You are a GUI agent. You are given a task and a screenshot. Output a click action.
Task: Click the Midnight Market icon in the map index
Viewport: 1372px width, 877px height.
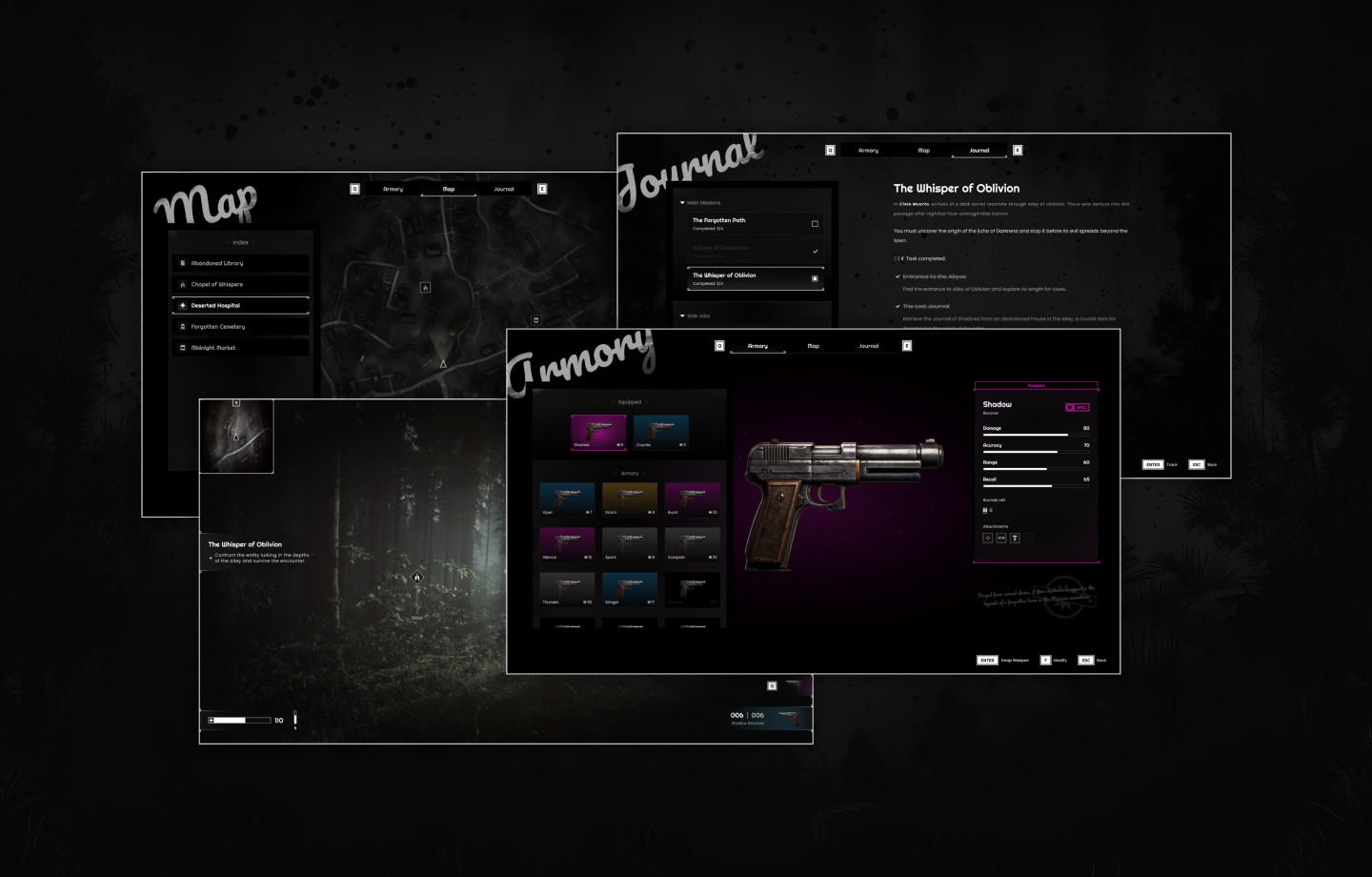(x=181, y=347)
